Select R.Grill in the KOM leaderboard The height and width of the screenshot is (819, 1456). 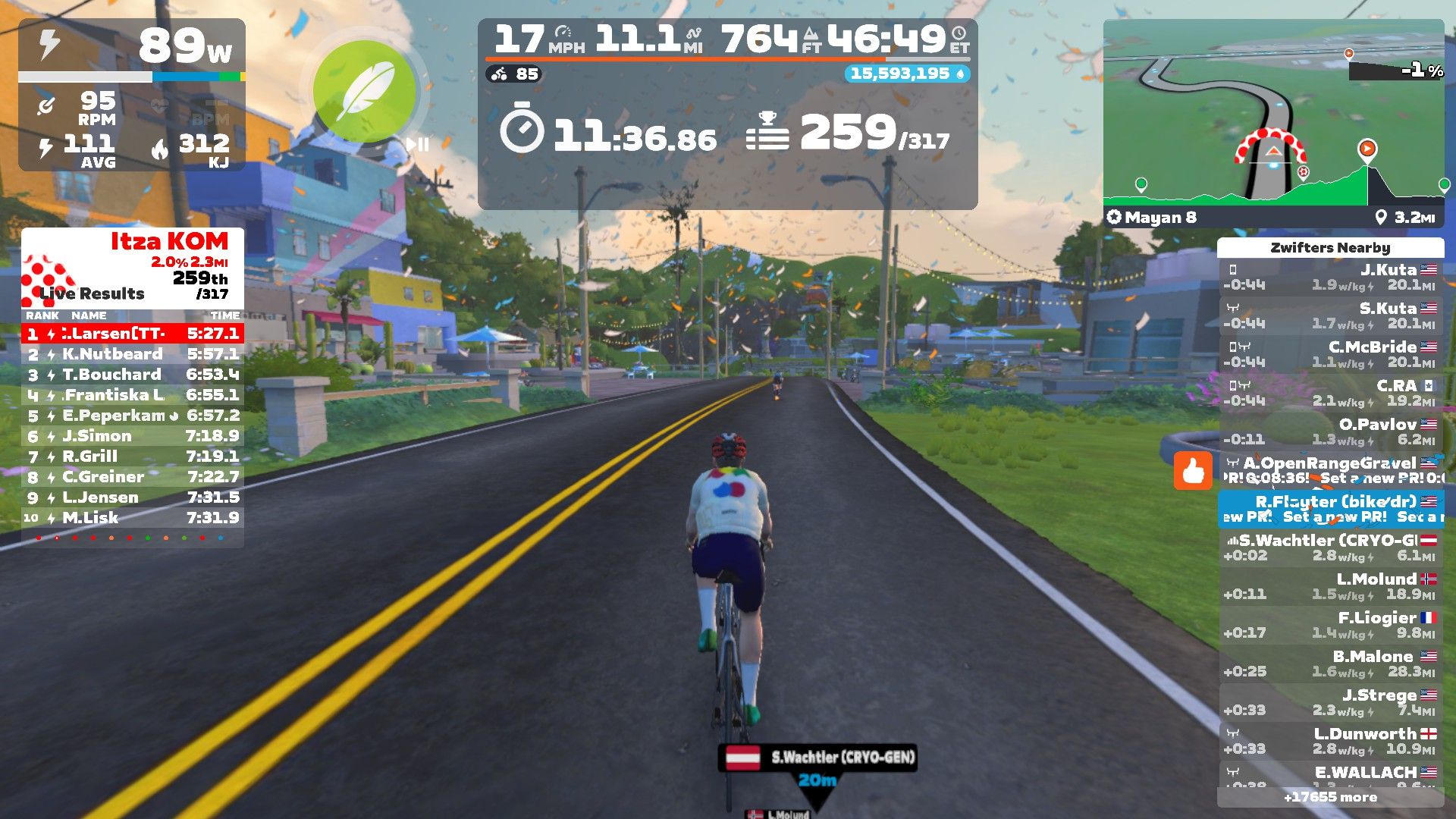(x=133, y=457)
